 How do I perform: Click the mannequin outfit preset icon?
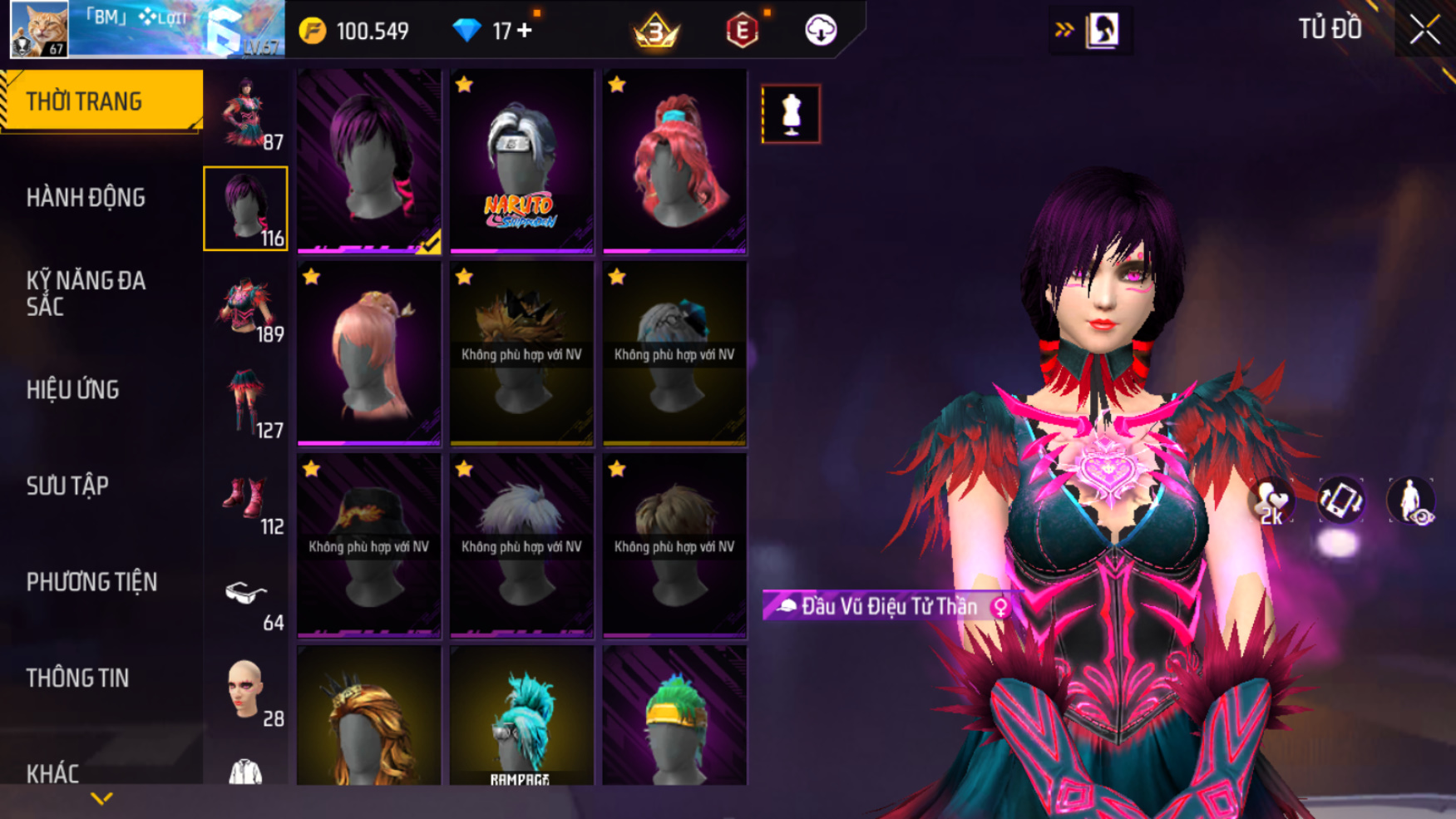pyautogui.click(x=791, y=114)
